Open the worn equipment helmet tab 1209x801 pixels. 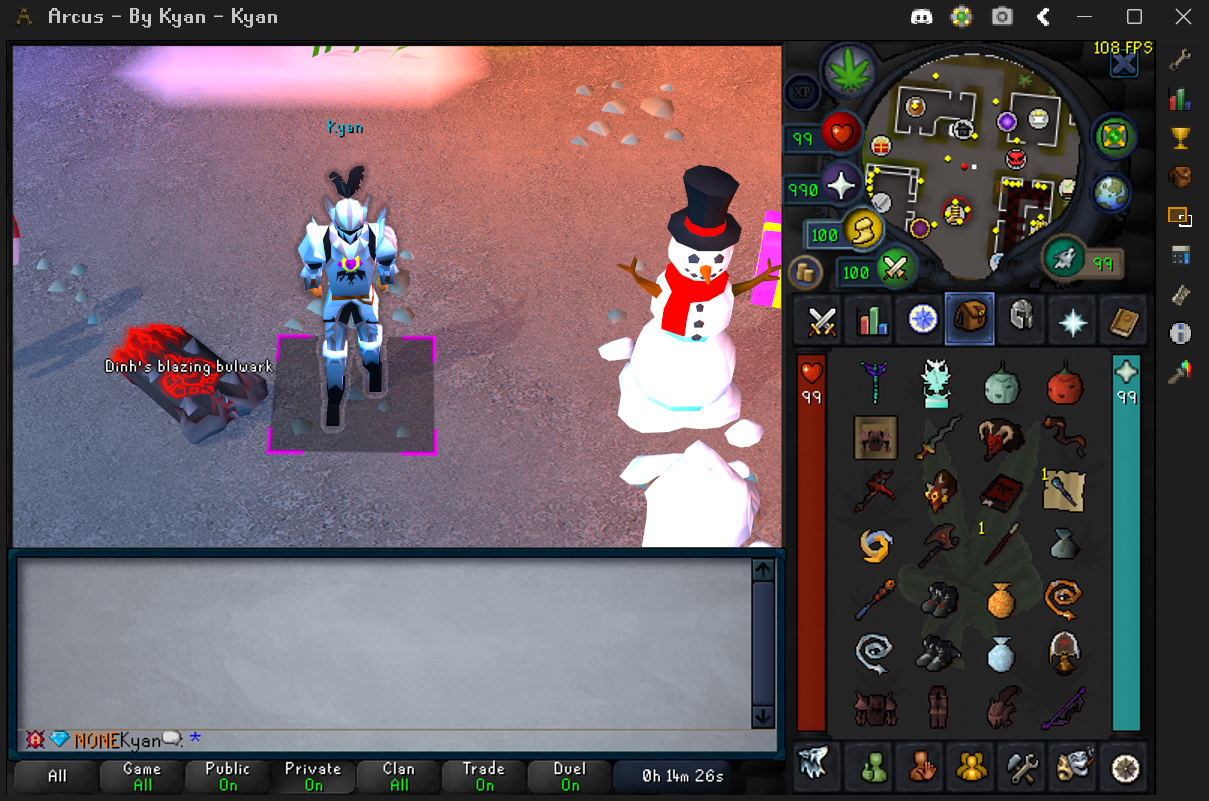click(1020, 319)
